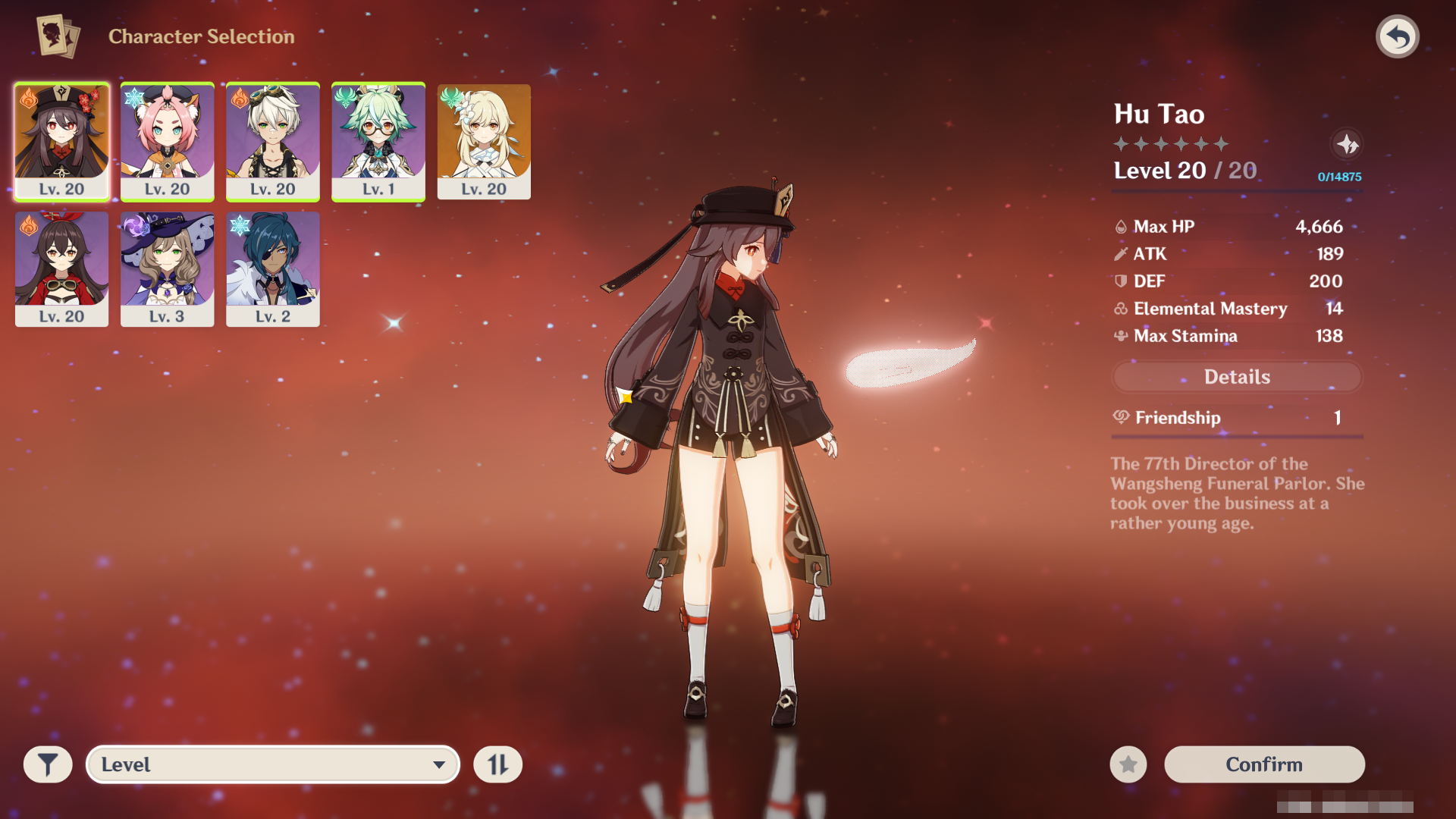
Task: Open the Level sort dropdown
Action: click(x=273, y=764)
